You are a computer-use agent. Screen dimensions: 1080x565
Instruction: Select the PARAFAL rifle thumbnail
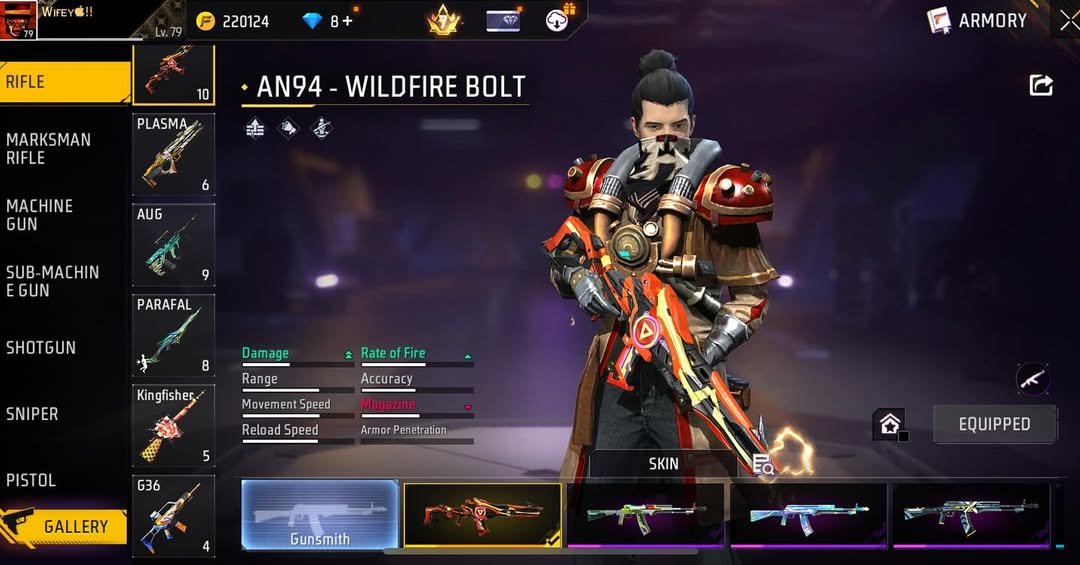(174, 335)
